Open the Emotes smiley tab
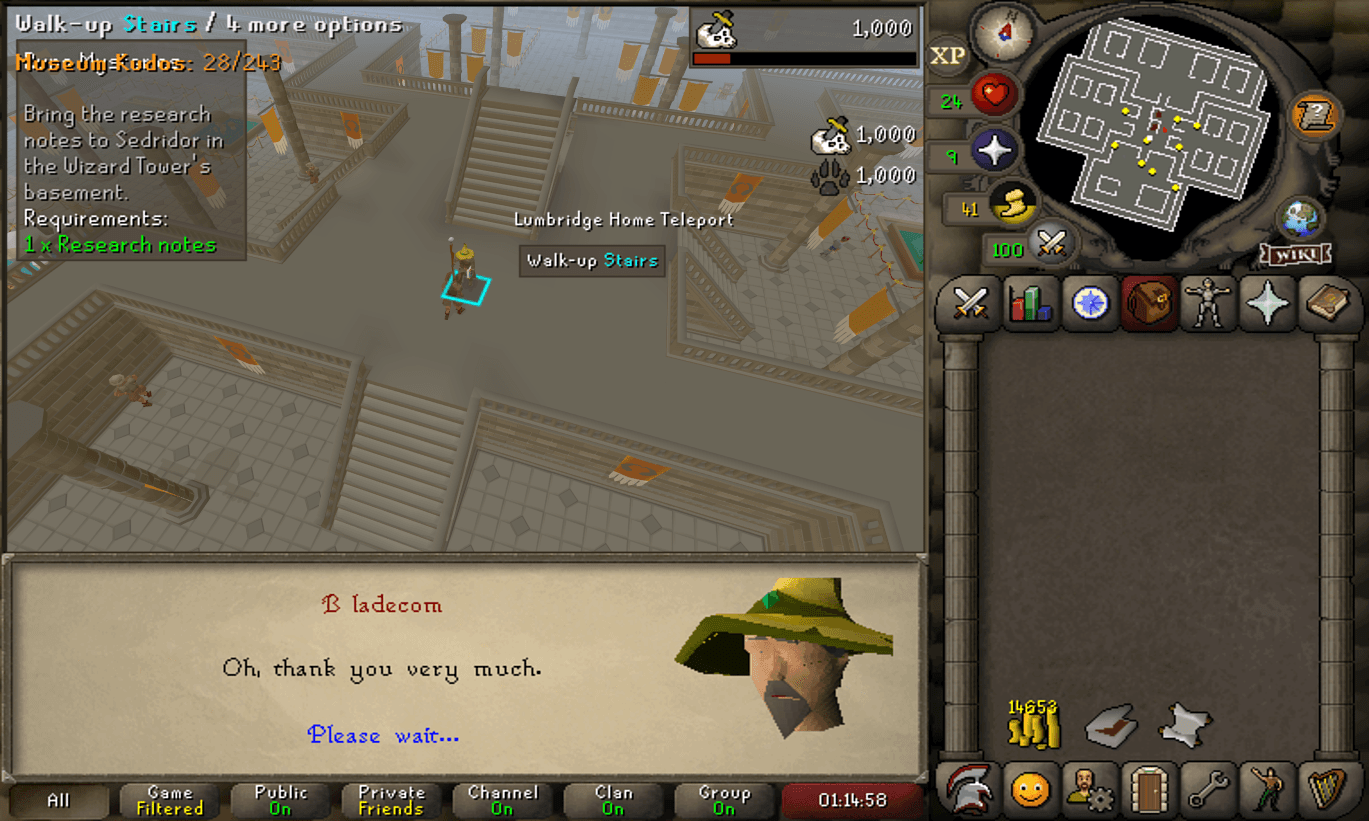Image resolution: width=1369 pixels, height=821 pixels. (x=1028, y=790)
